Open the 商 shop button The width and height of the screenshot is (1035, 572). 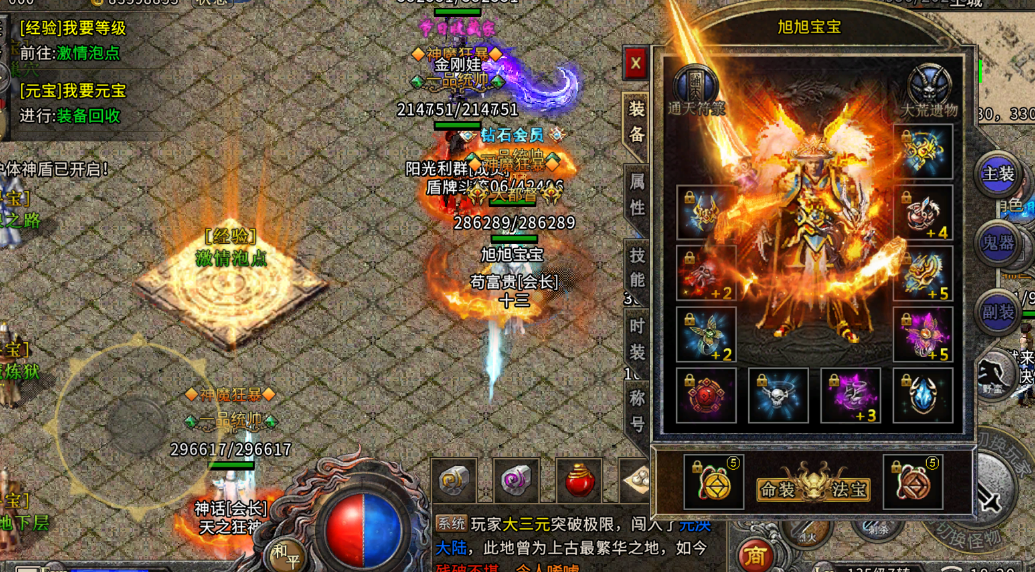click(x=756, y=556)
